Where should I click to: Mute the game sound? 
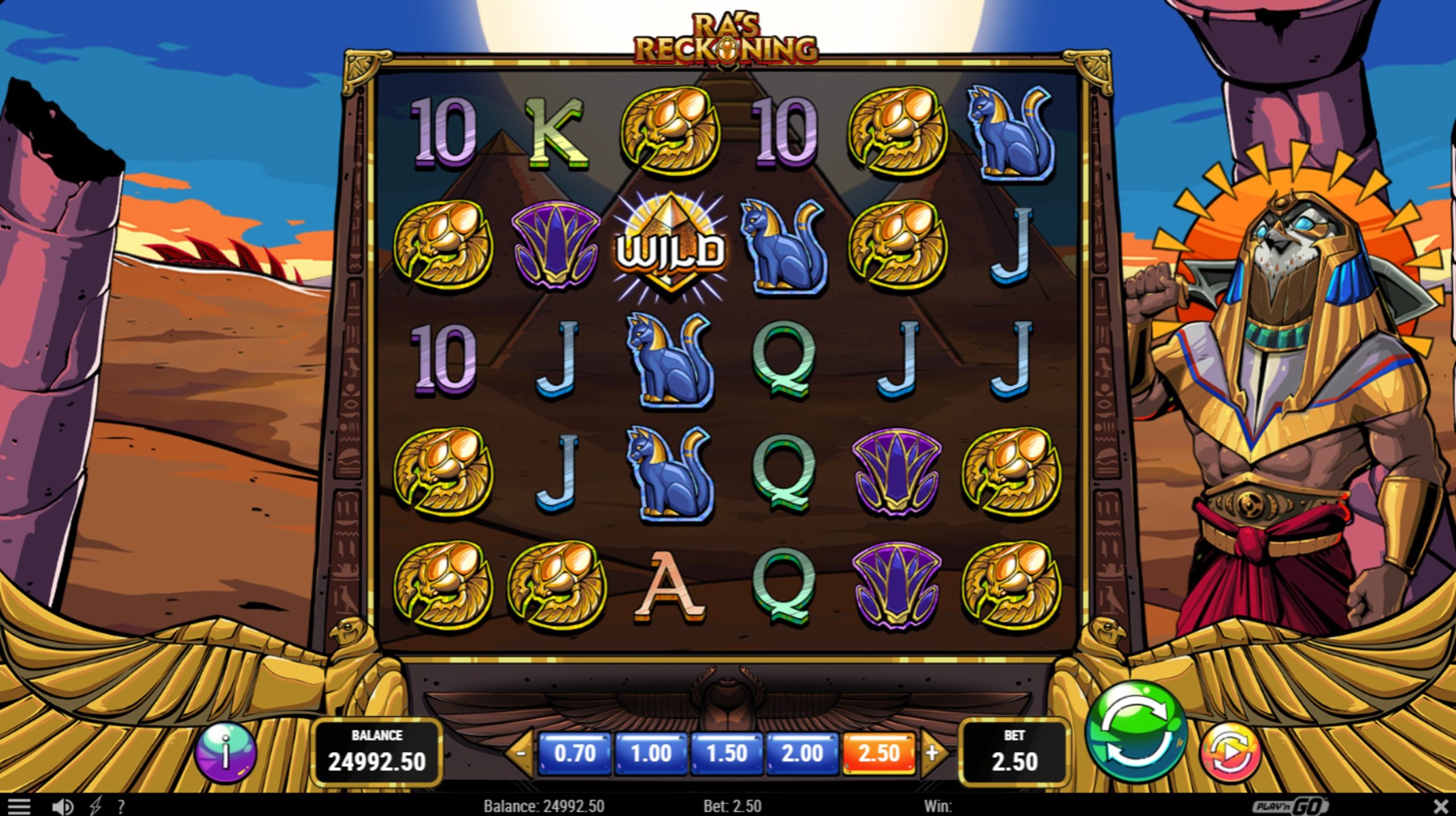tap(64, 805)
